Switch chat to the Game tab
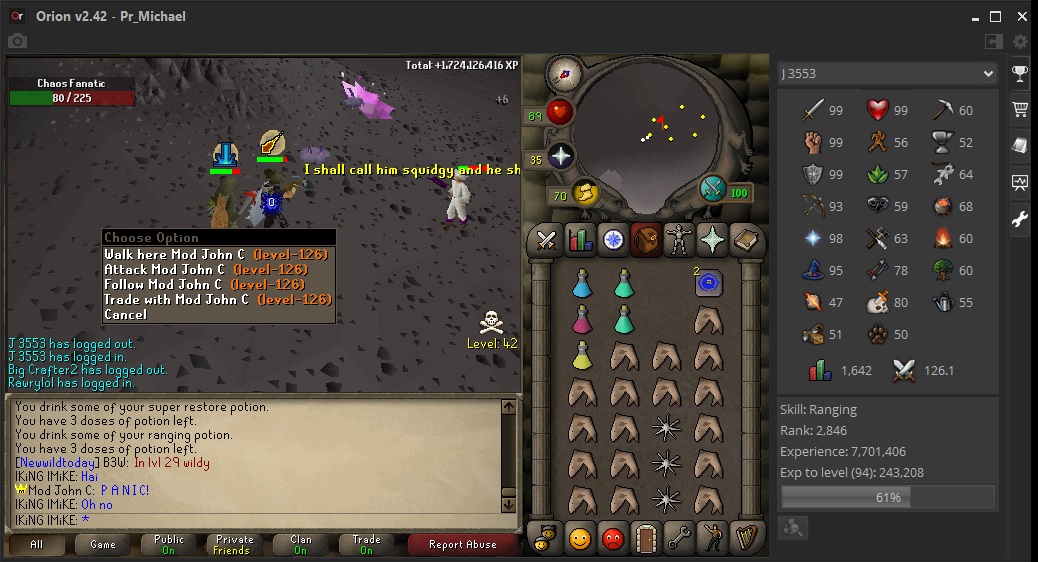This screenshot has height=562, width=1038. tap(103, 544)
